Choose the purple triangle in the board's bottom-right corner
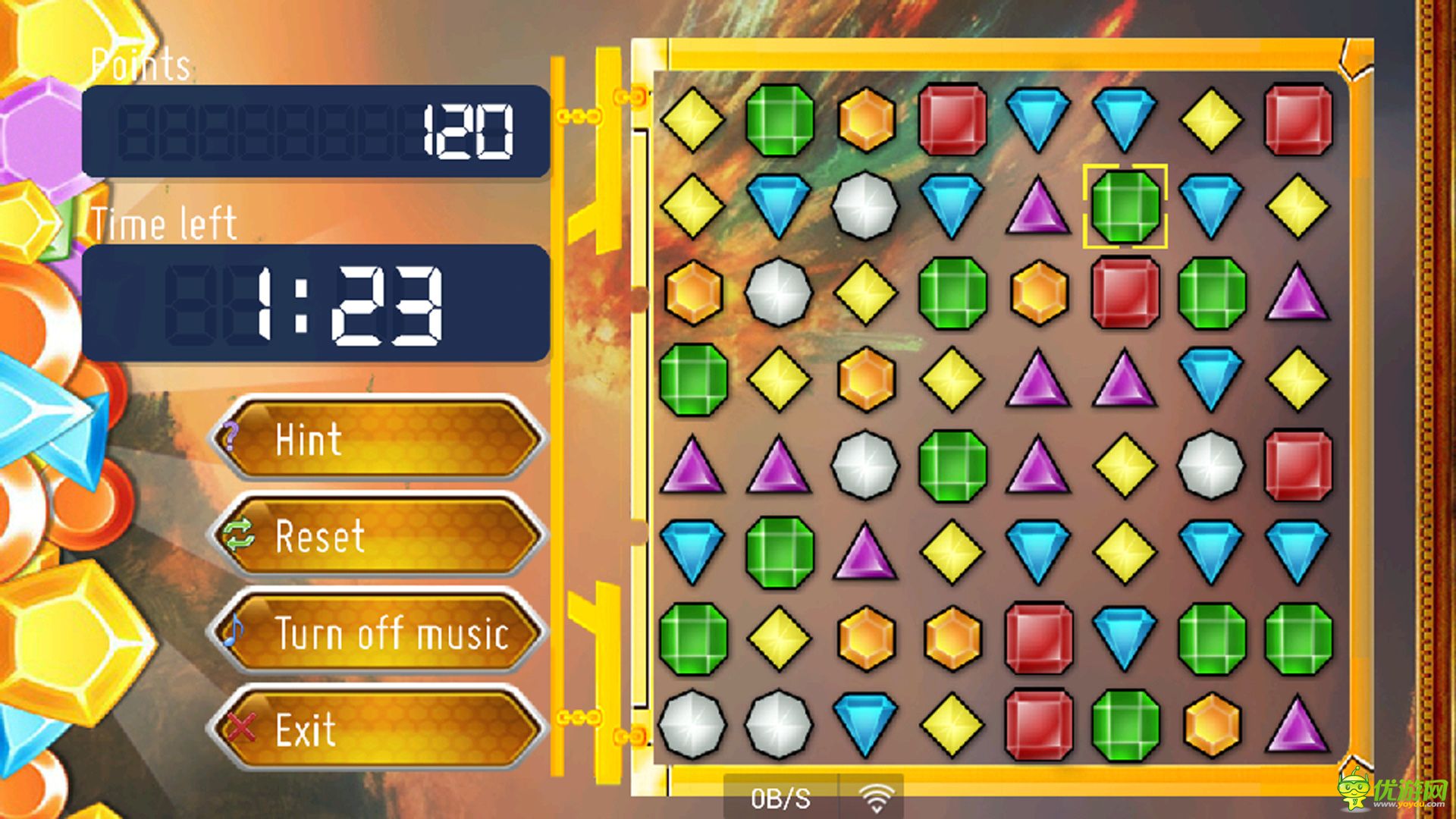 click(1298, 725)
